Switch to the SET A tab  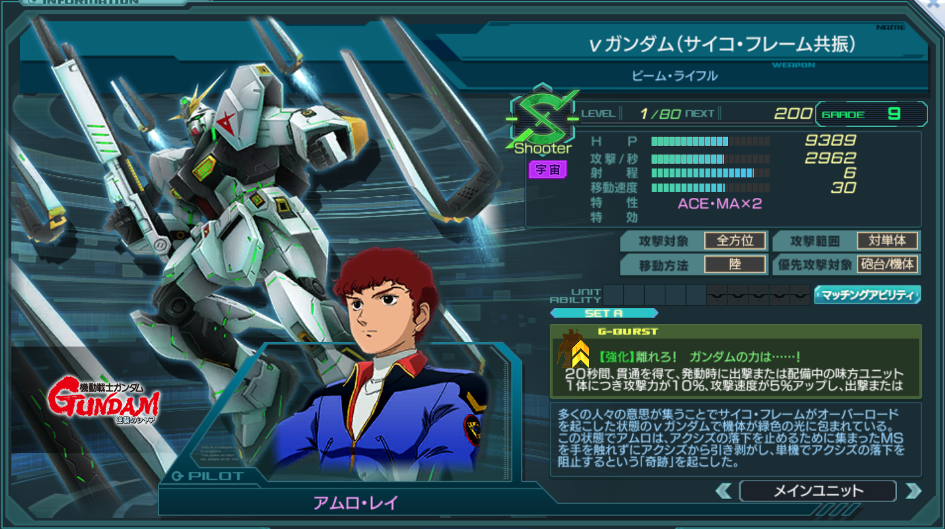click(604, 313)
